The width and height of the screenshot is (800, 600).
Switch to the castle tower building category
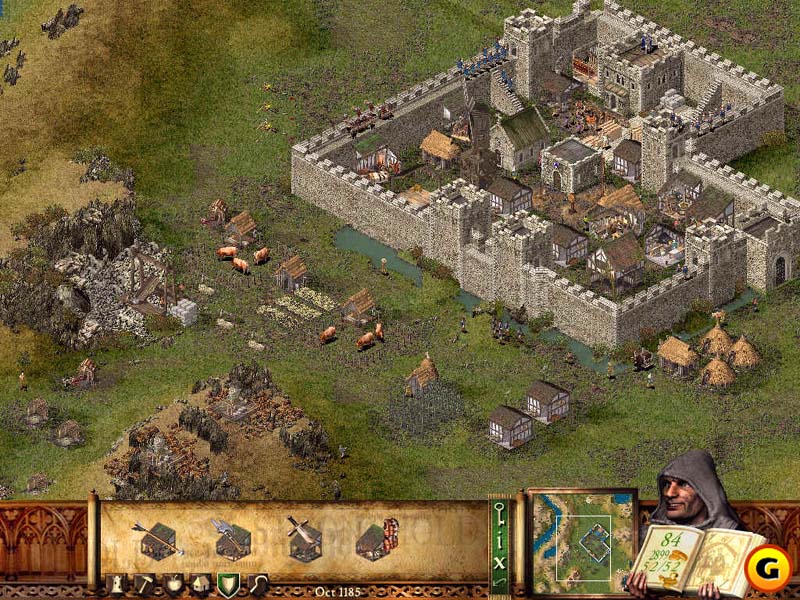113,585
